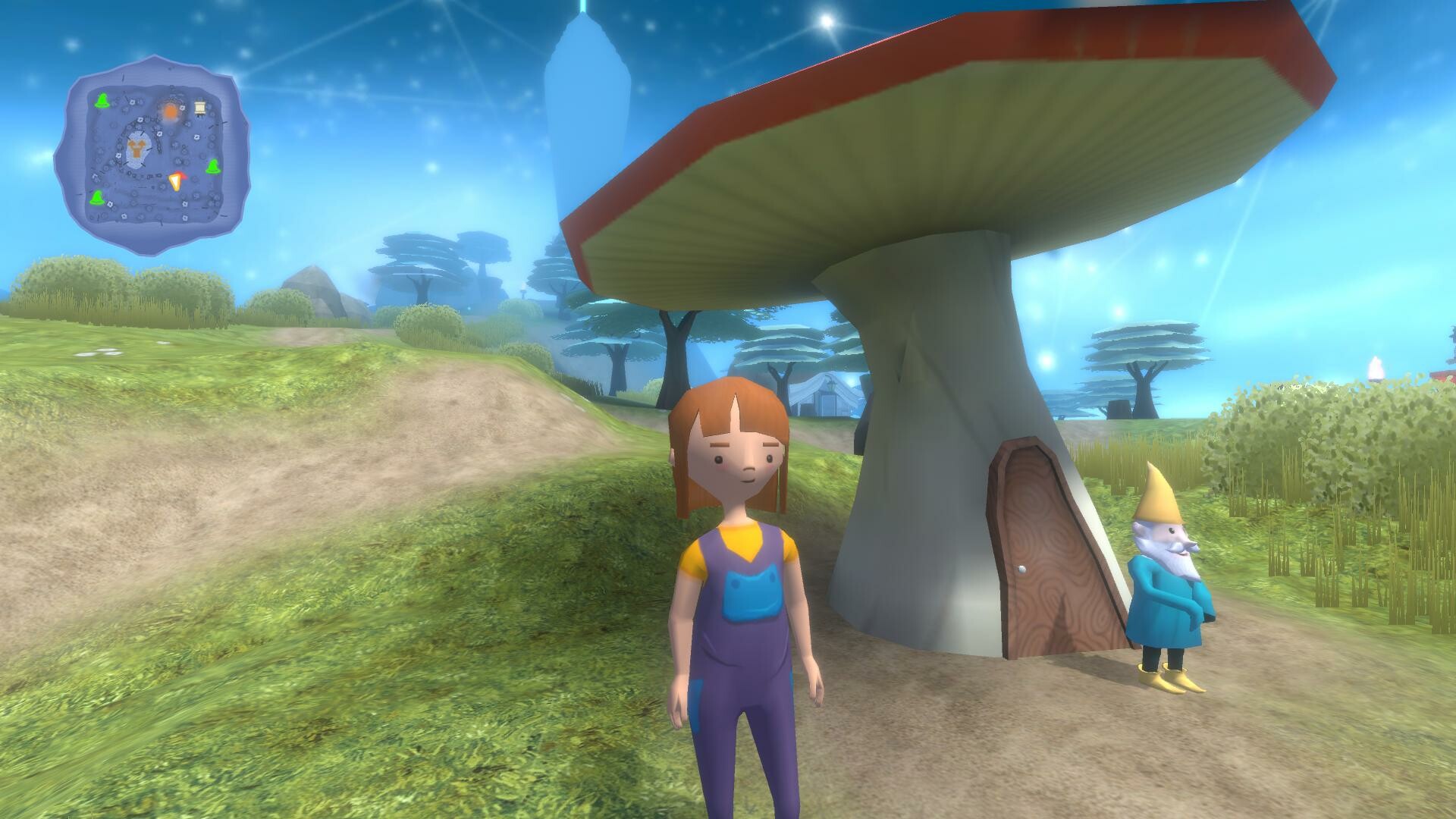Viewport: 1456px width, 819px height.
Task: Select the orange Y-shaped marker on minimap
Action: pyautogui.click(x=137, y=149)
